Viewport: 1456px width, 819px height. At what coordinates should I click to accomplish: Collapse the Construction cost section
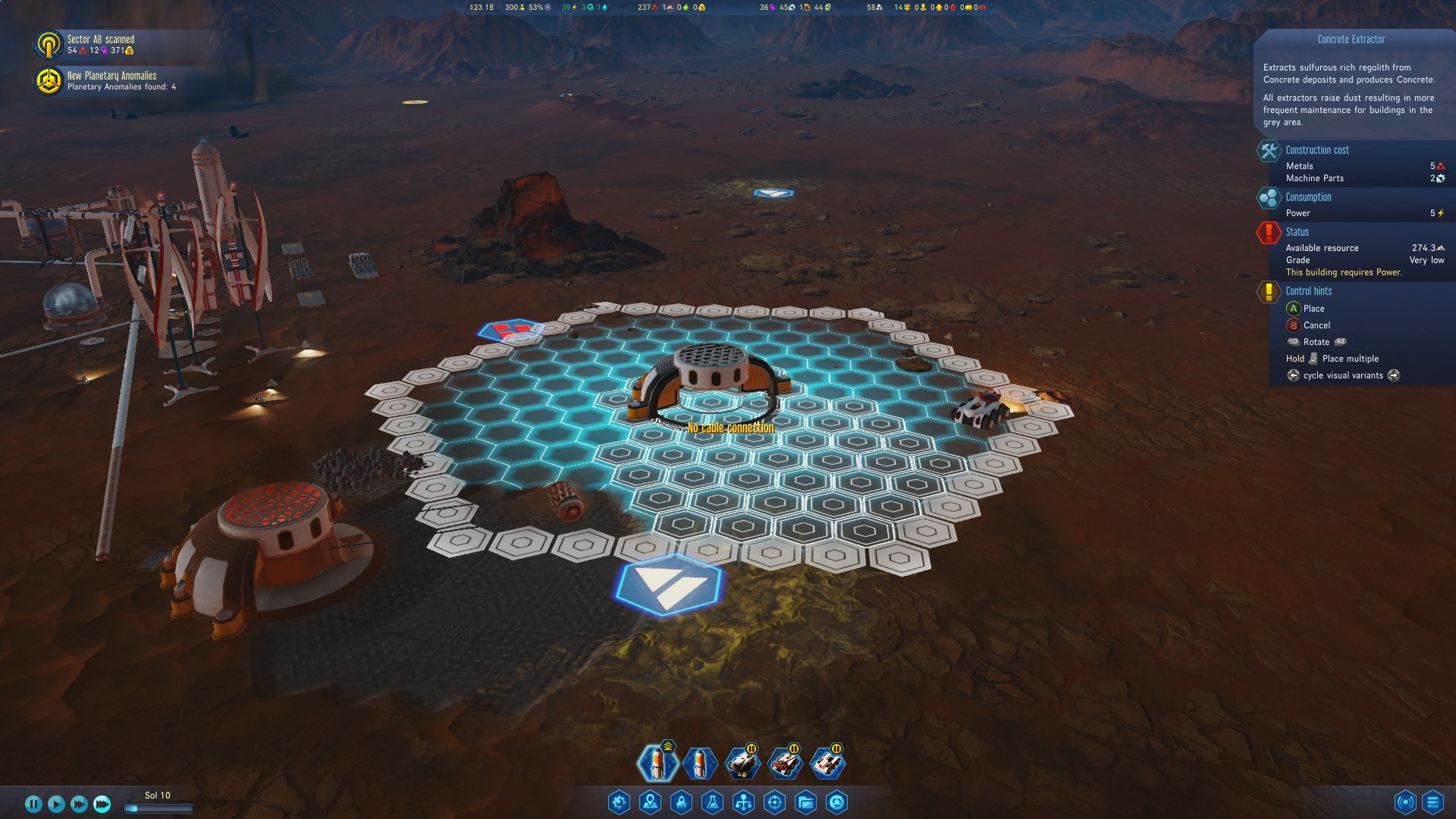coord(1317,150)
